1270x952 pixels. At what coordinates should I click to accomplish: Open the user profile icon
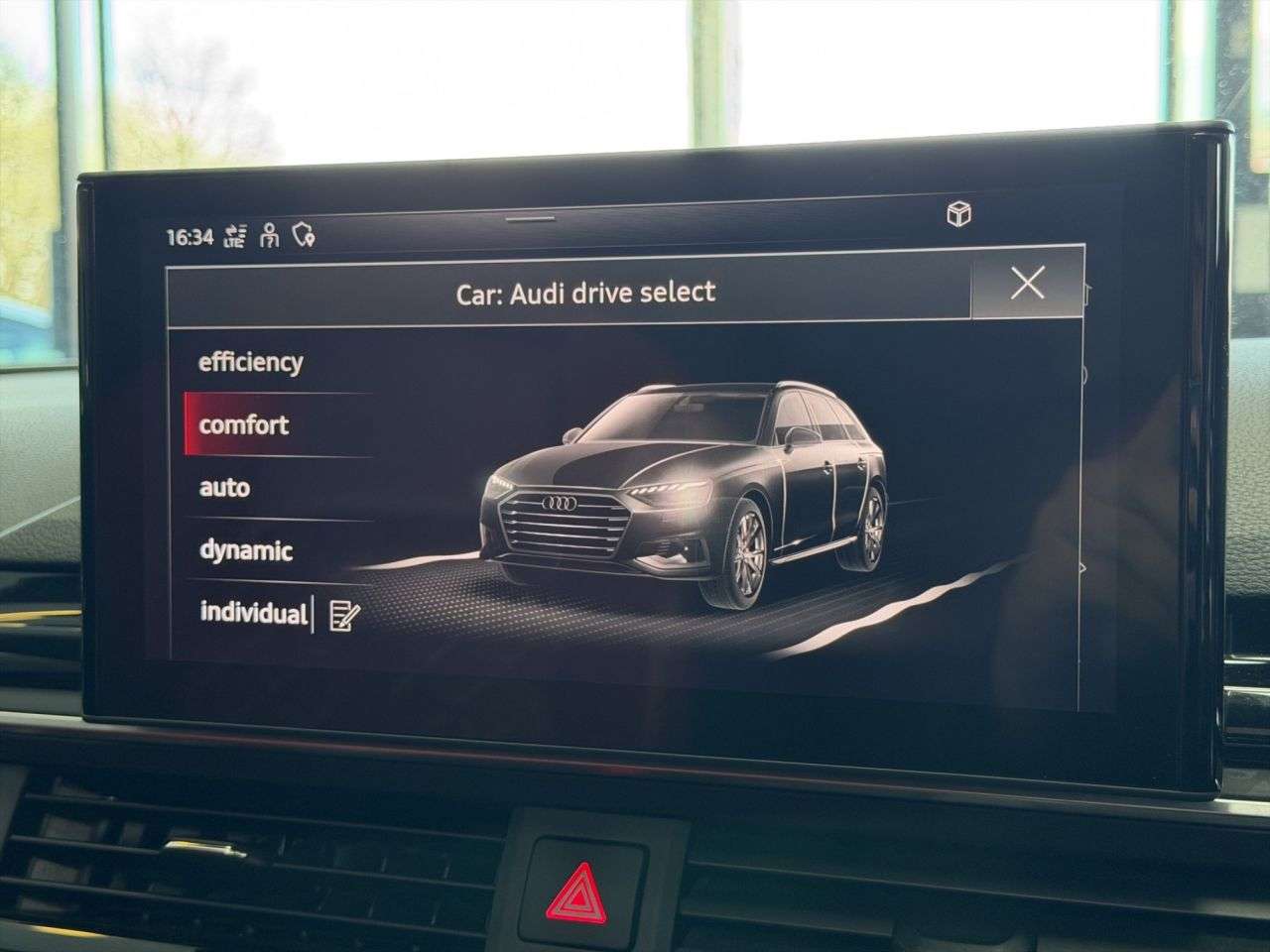270,235
